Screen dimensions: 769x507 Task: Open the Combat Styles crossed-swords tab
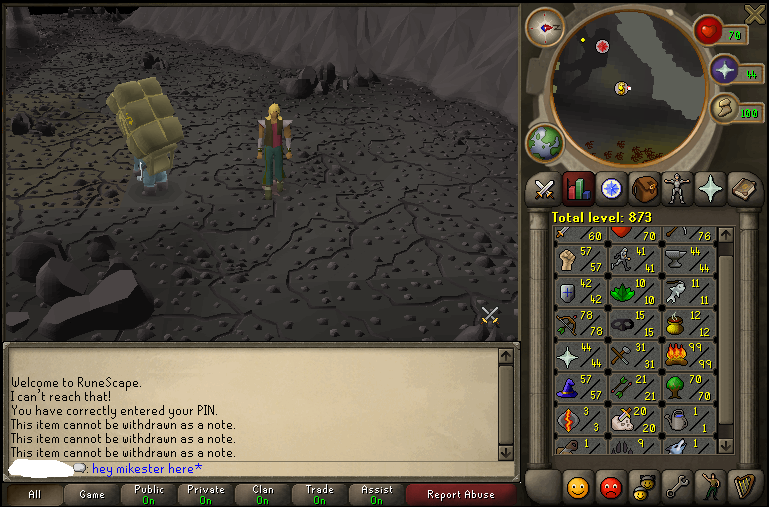pos(545,187)
